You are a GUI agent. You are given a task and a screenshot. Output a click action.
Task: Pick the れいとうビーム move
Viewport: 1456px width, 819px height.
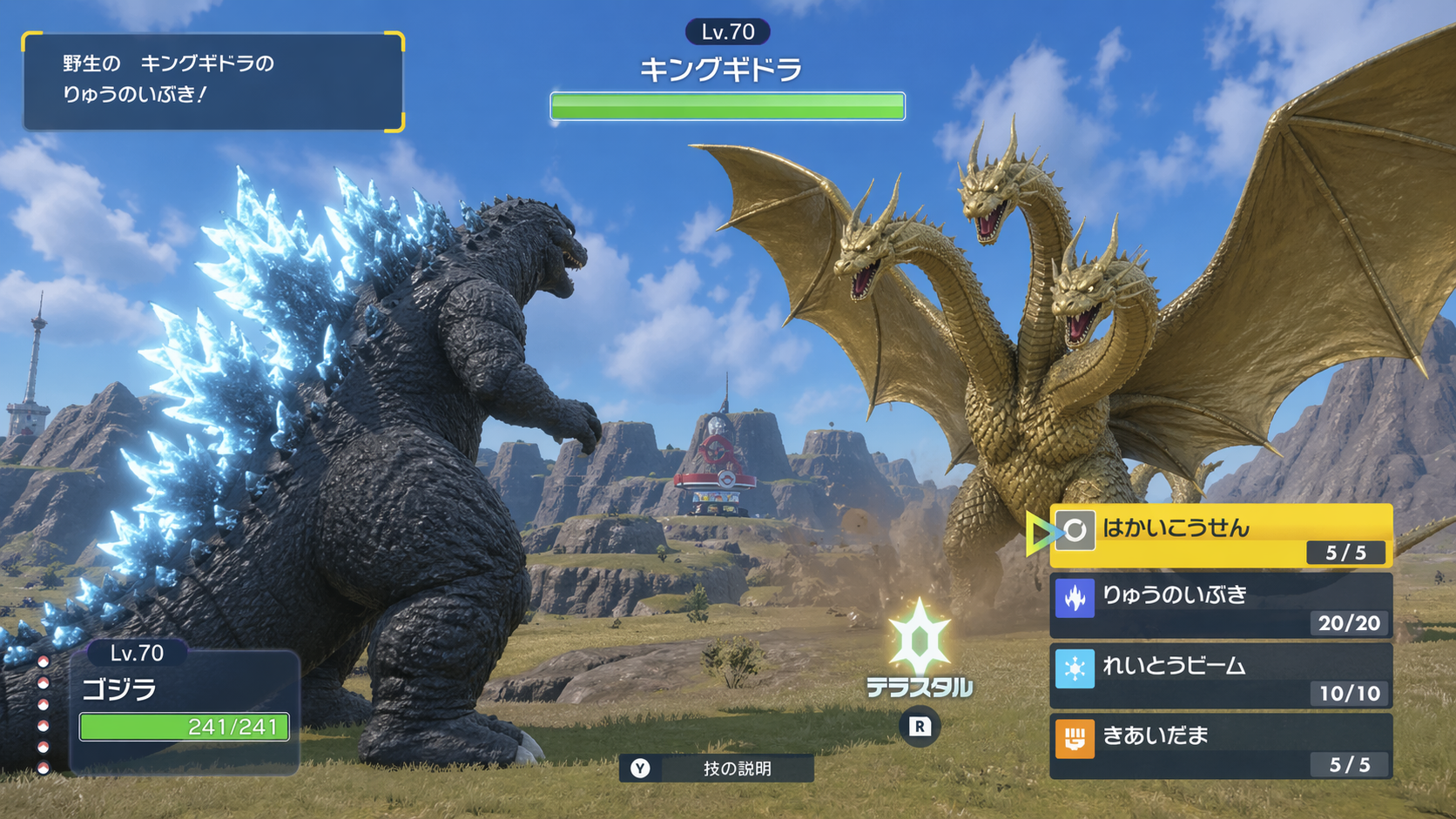[x=1220, y=676]
